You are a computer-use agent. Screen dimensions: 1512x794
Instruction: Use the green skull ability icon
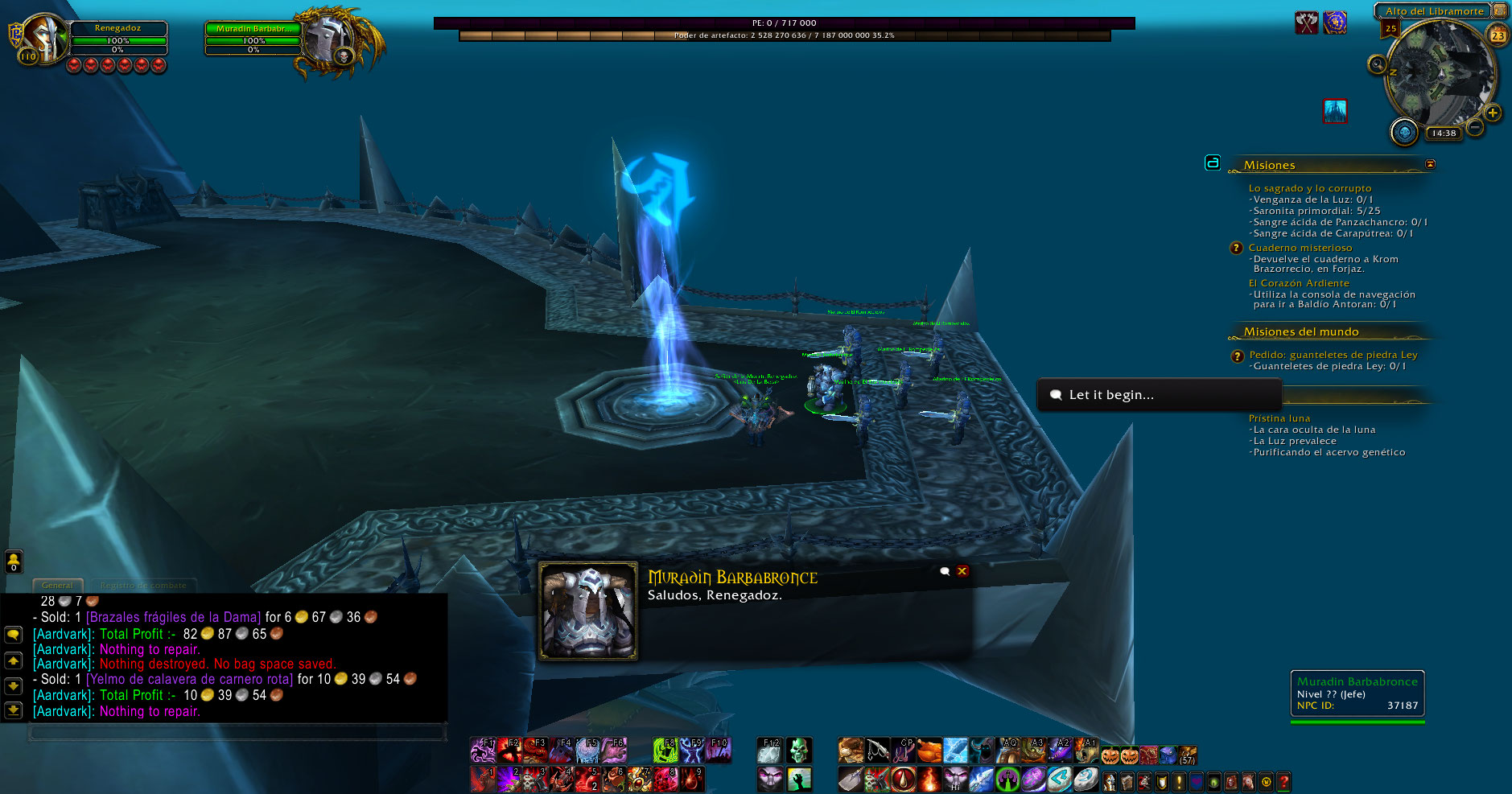(798, 751)
